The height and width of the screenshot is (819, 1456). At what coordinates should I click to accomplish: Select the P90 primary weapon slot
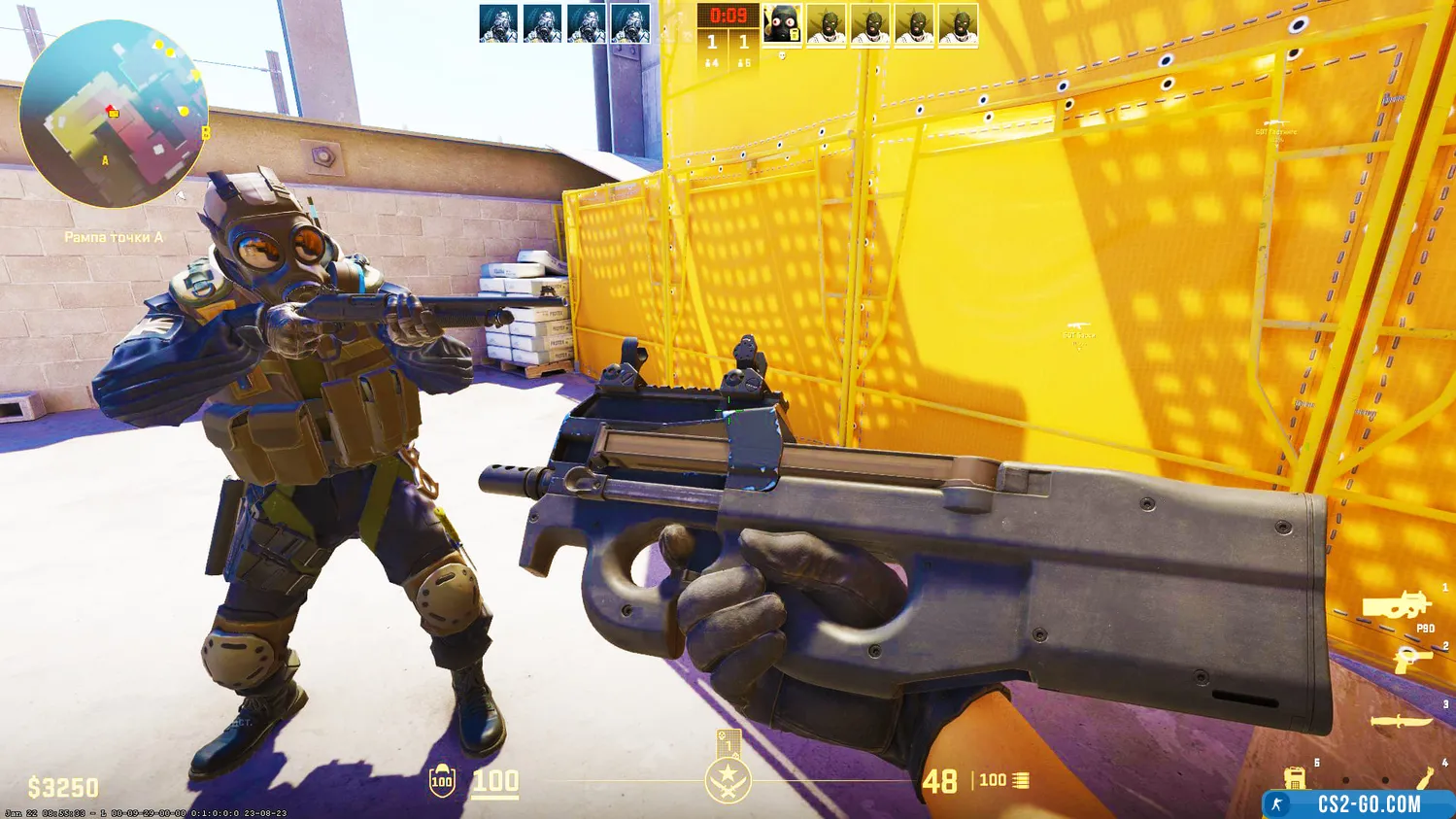pos(1397,606)
